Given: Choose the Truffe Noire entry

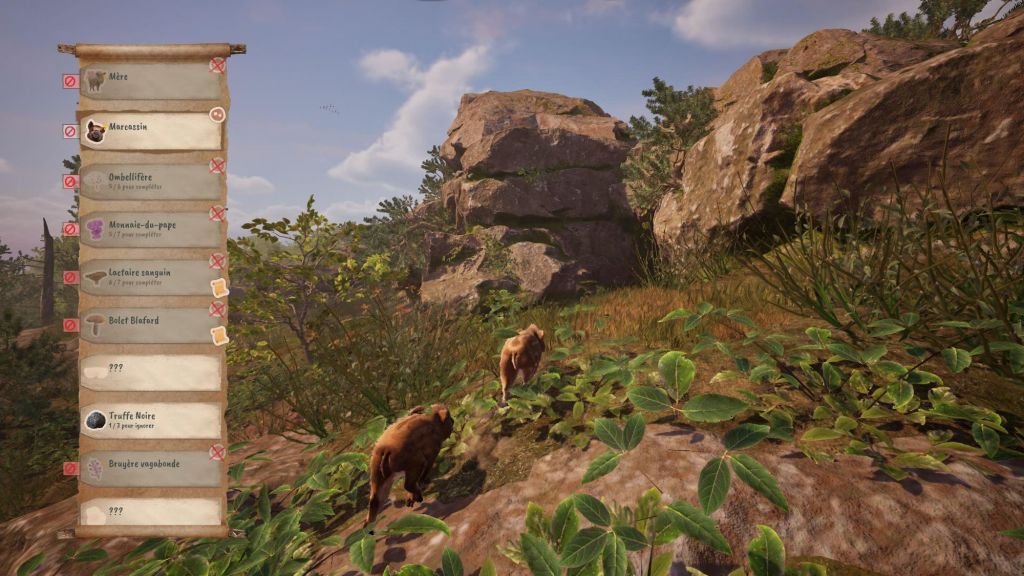Looking at the screenshot, I should [x=150, y=420].
